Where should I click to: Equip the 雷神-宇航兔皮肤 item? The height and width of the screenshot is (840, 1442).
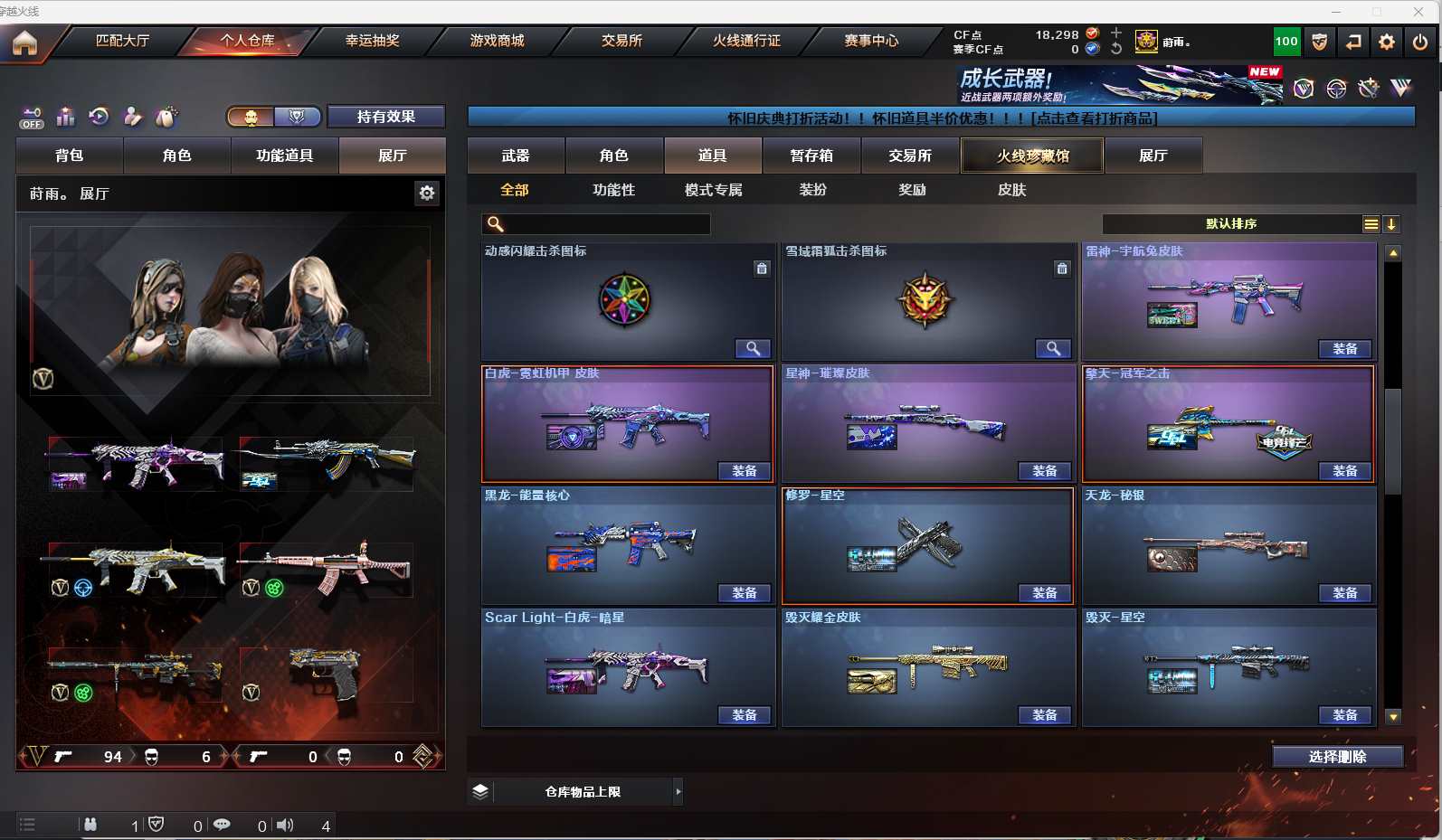pyautogui.click(x=1344, y=349)
